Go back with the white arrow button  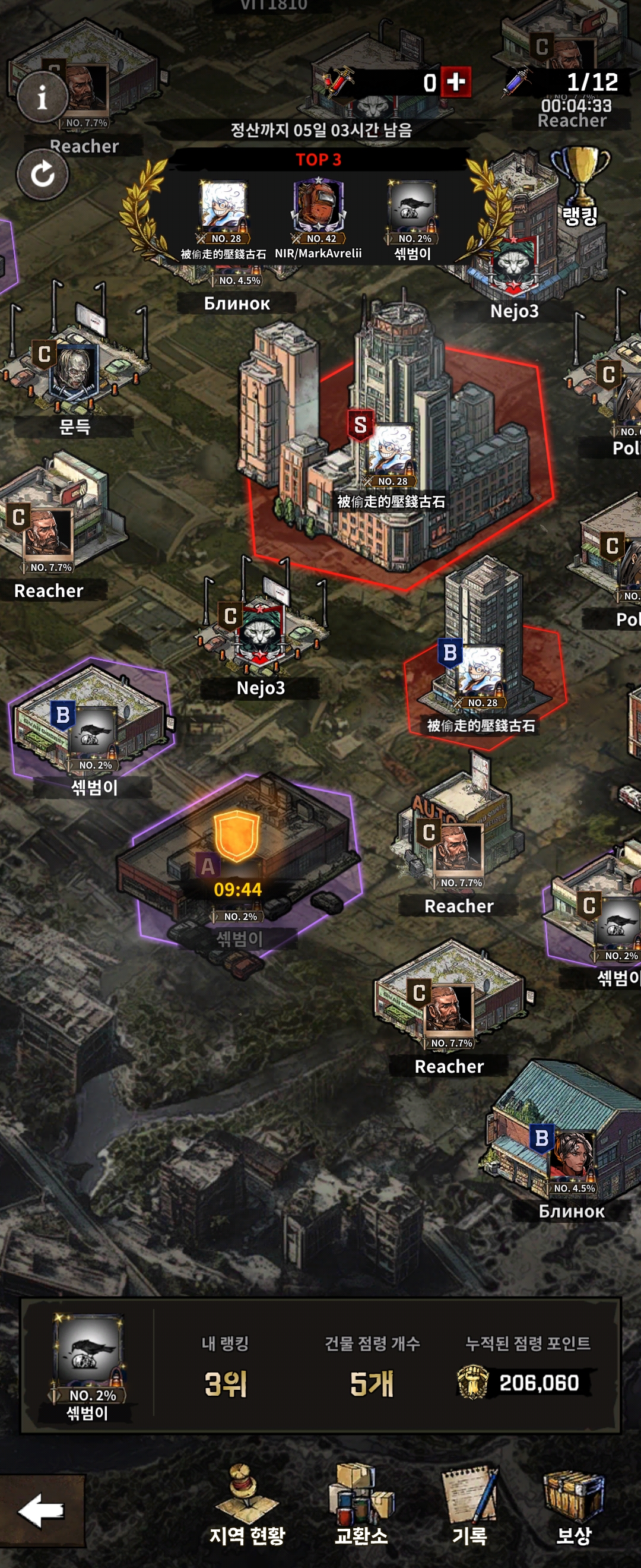(41, 1510)
